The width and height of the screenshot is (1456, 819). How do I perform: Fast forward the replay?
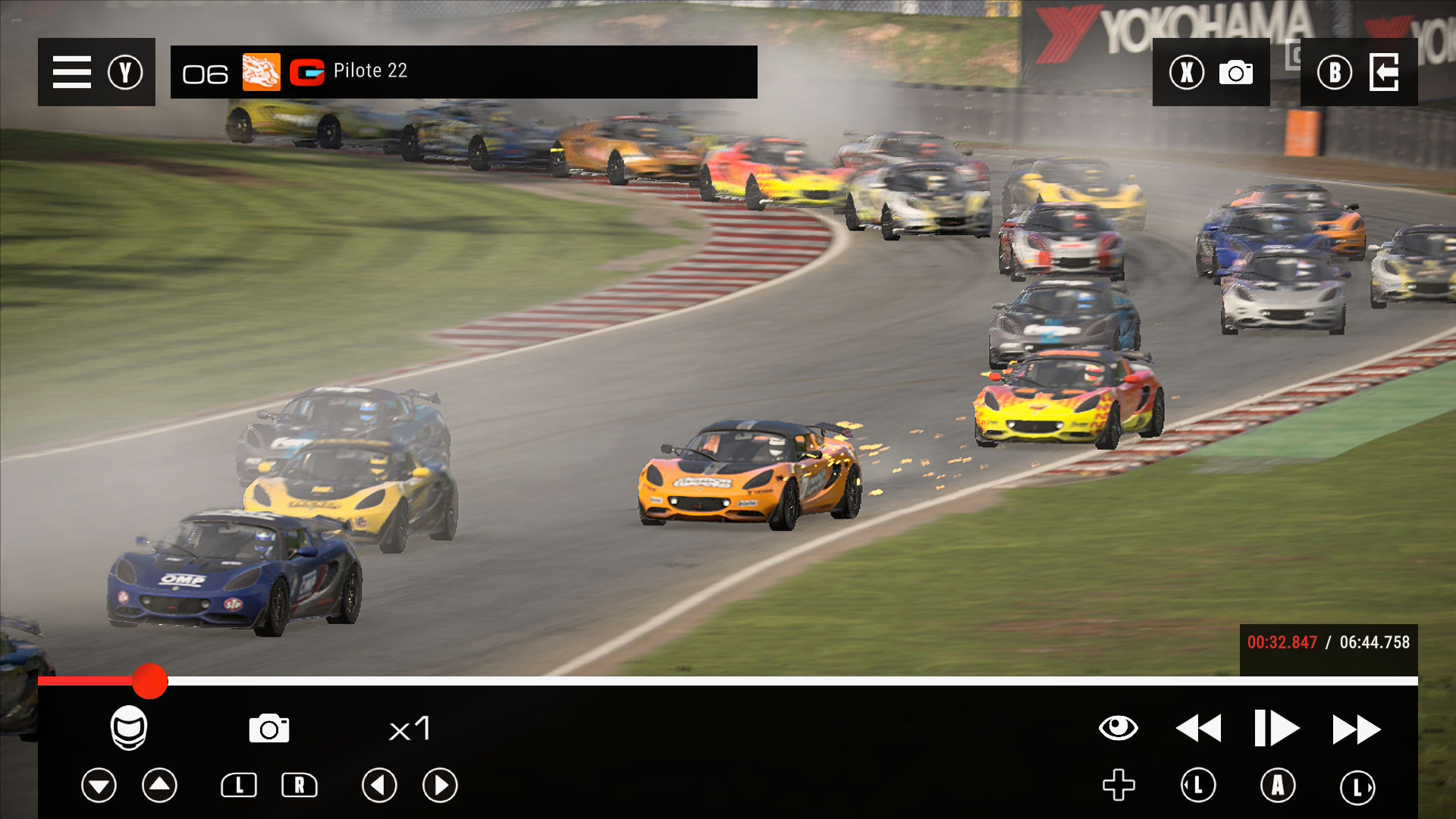click(x=1357, y=729)
